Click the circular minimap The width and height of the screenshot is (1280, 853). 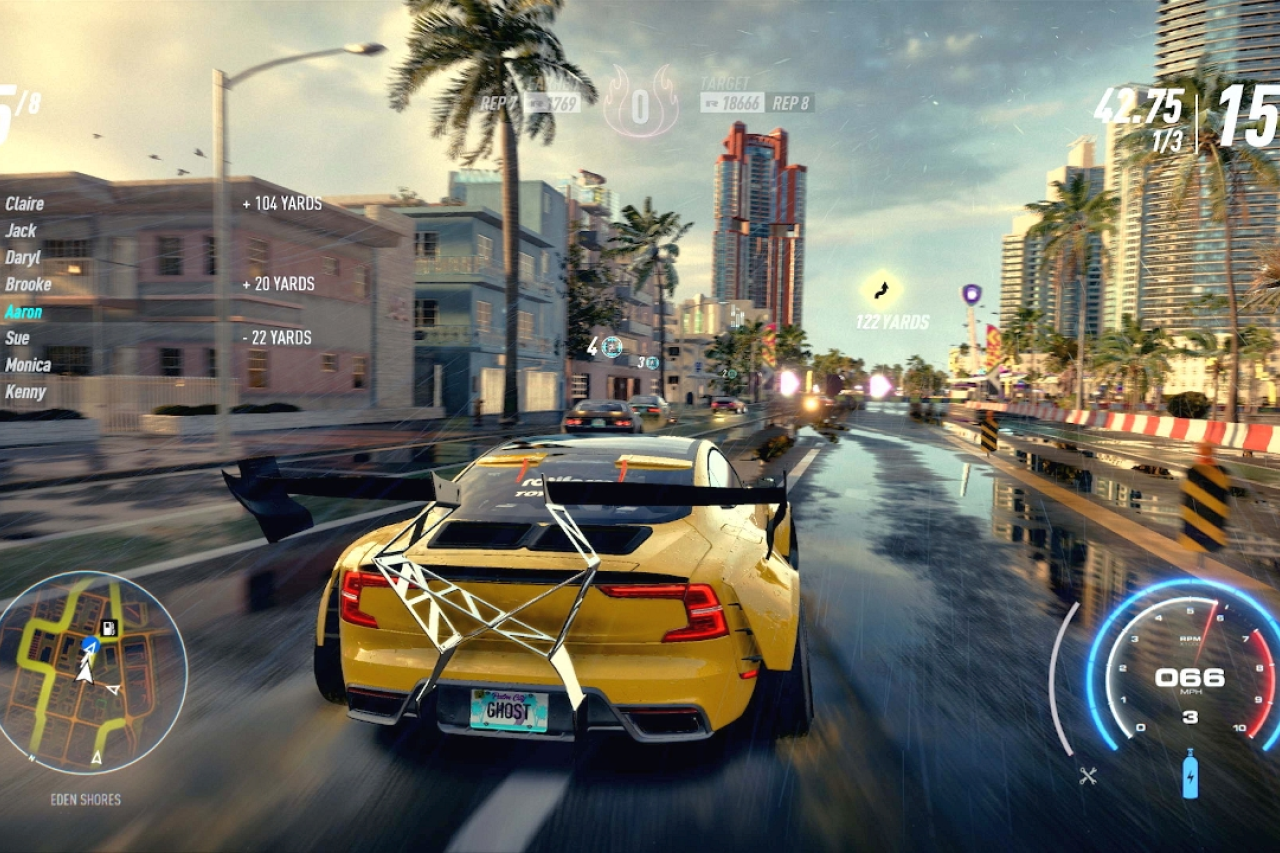92,672
